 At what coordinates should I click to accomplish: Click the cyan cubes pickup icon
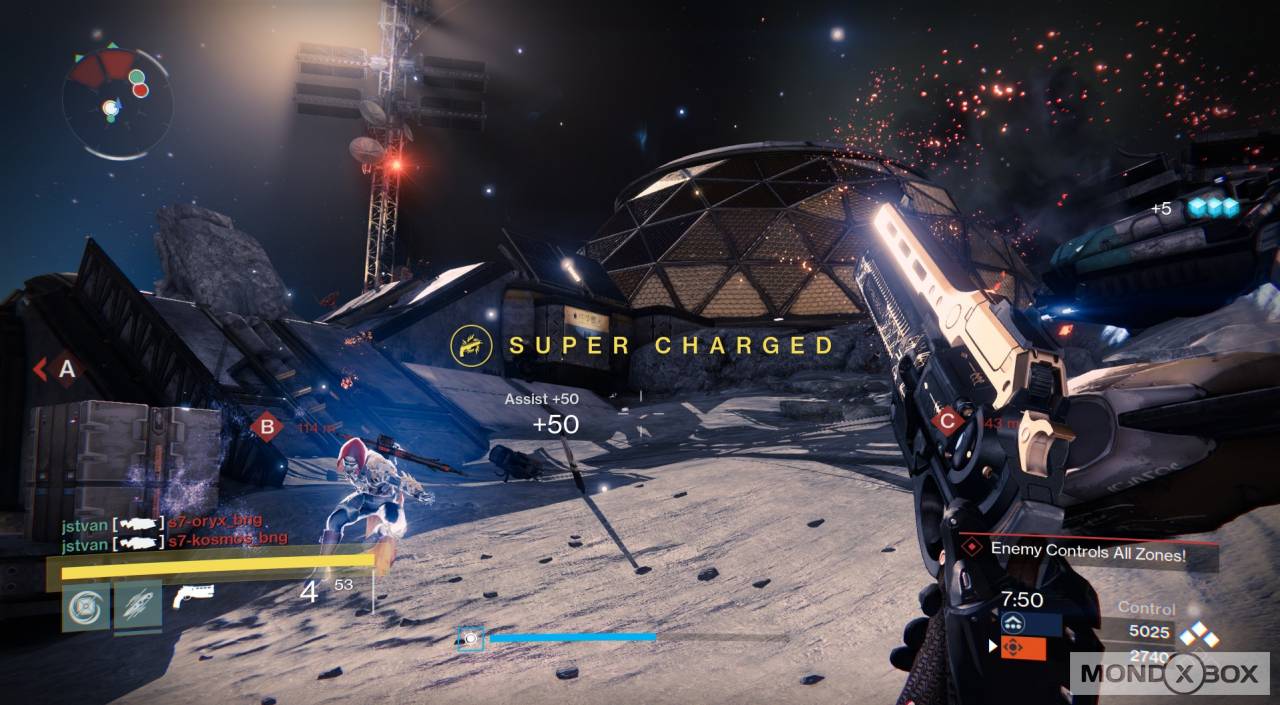coord(1212,207)
